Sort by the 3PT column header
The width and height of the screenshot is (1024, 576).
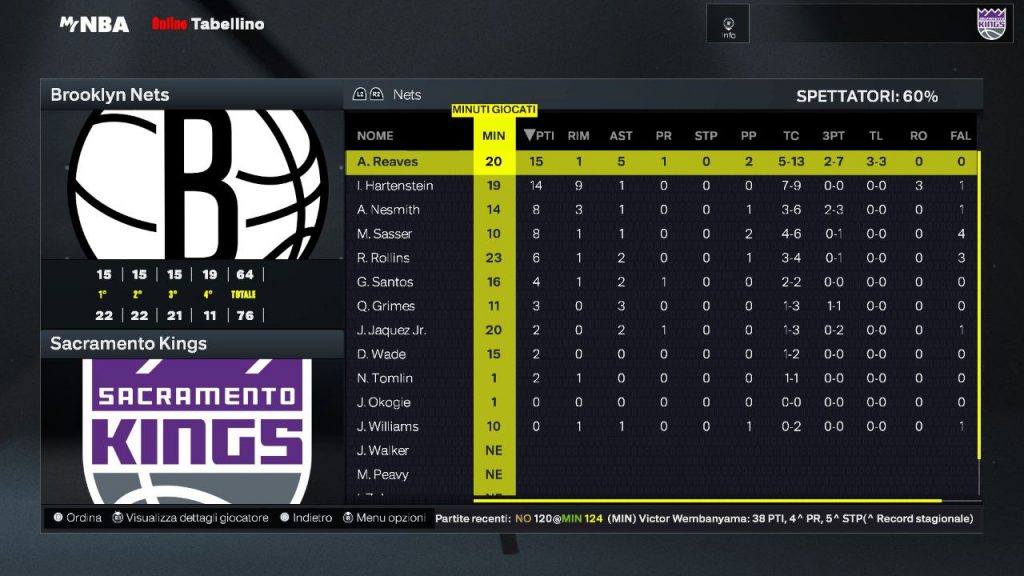click(x=833, y=136)
